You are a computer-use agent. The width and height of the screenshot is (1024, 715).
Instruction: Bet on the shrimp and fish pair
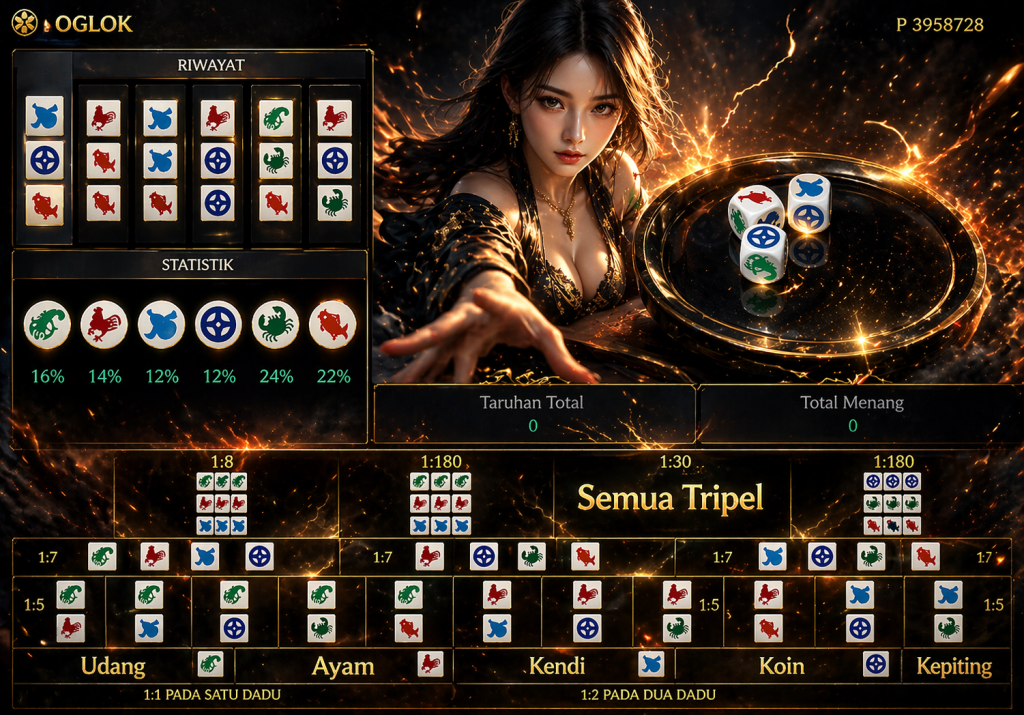pyautogui.click(x=408, y=611)
